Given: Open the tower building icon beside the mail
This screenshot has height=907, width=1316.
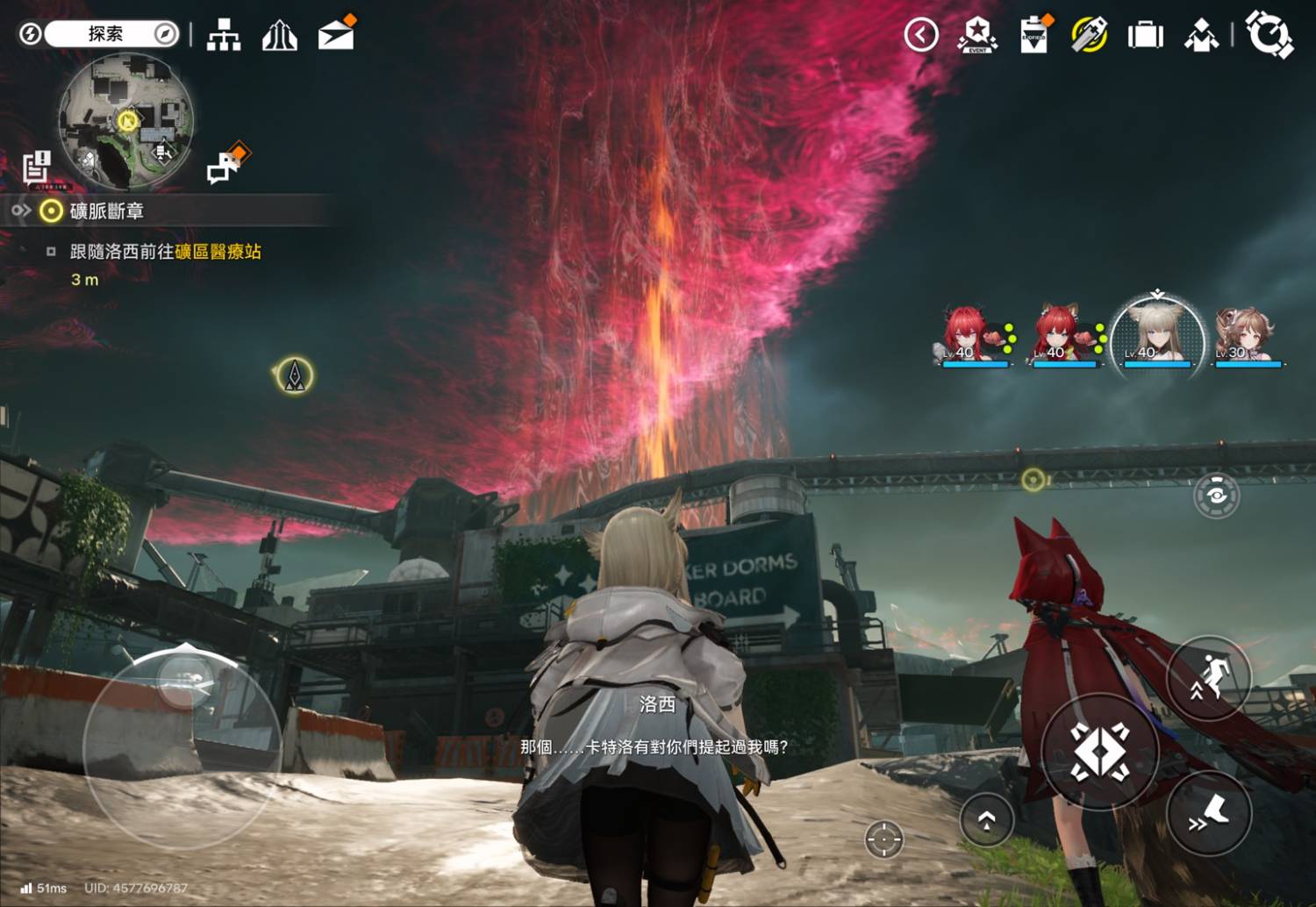Looking at the screenshot, I should click(x=280, y=35).
